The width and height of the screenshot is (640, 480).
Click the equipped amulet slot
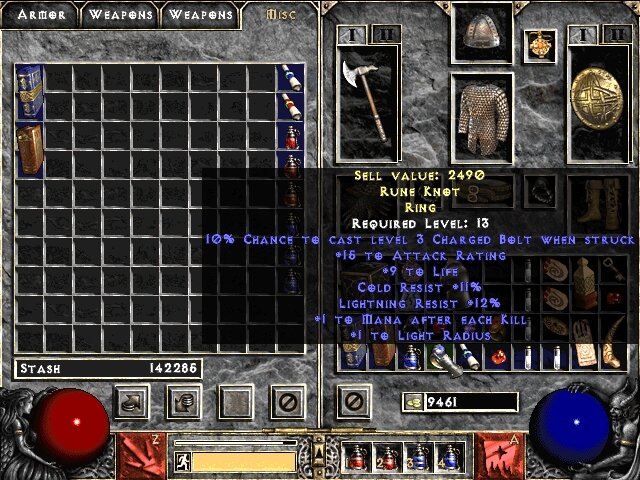click(543, 43)
